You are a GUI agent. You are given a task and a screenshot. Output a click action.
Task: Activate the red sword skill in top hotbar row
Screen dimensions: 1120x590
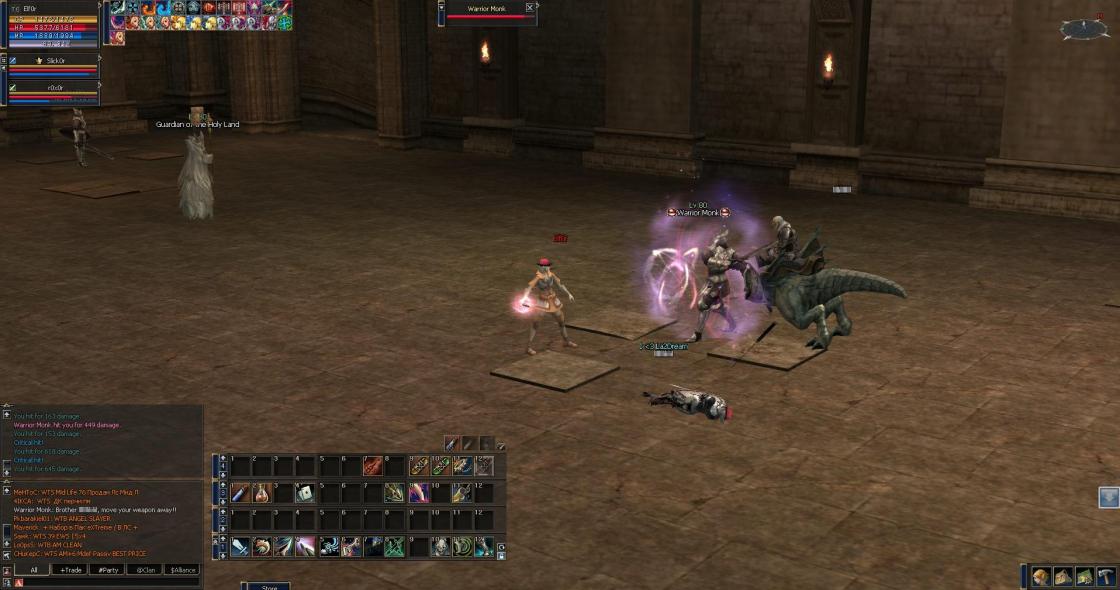click(x=372, y=466)
